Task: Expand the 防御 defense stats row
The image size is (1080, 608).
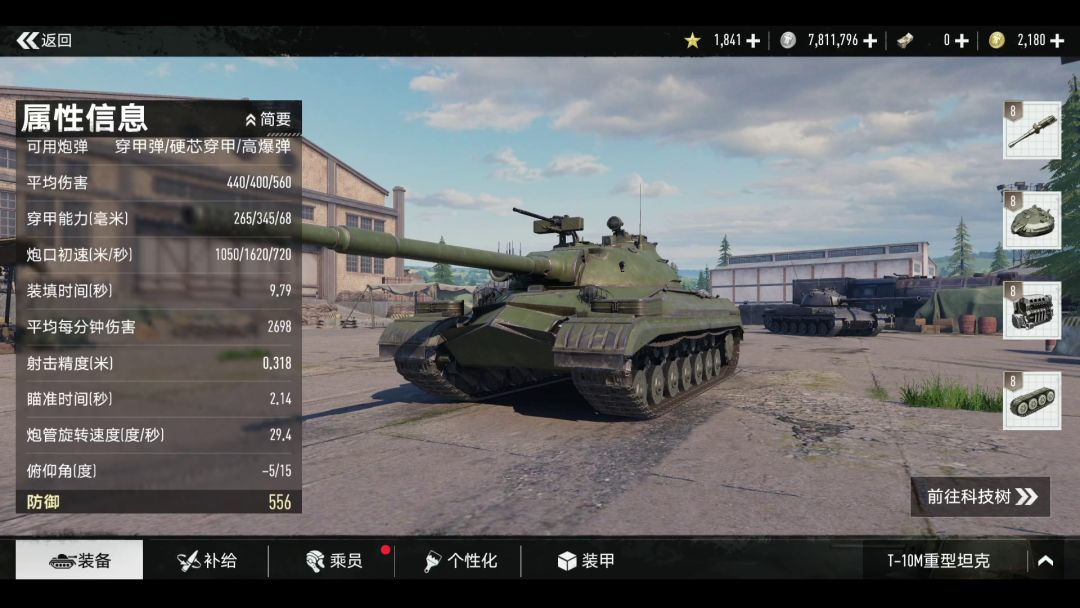Action: (x=158, y=502)
